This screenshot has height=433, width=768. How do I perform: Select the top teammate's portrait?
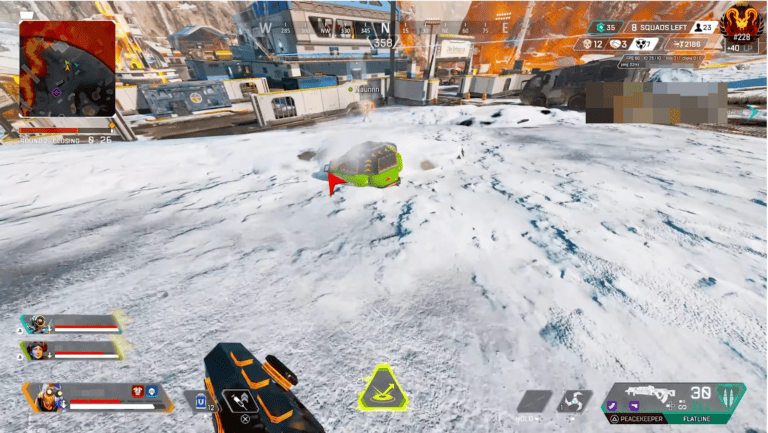pos(39,323)
